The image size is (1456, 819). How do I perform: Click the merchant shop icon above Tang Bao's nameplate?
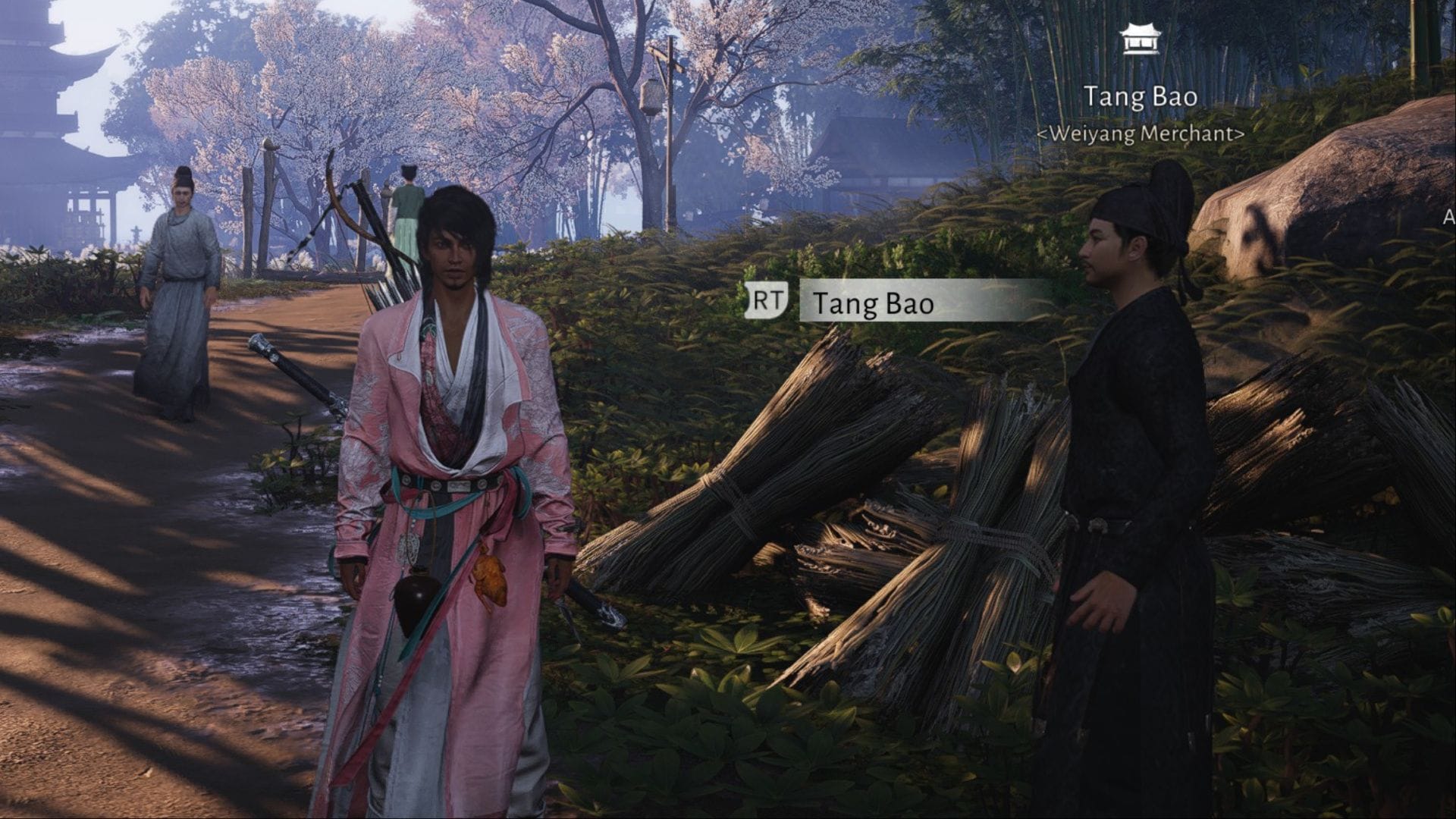tap(1135, 39)
